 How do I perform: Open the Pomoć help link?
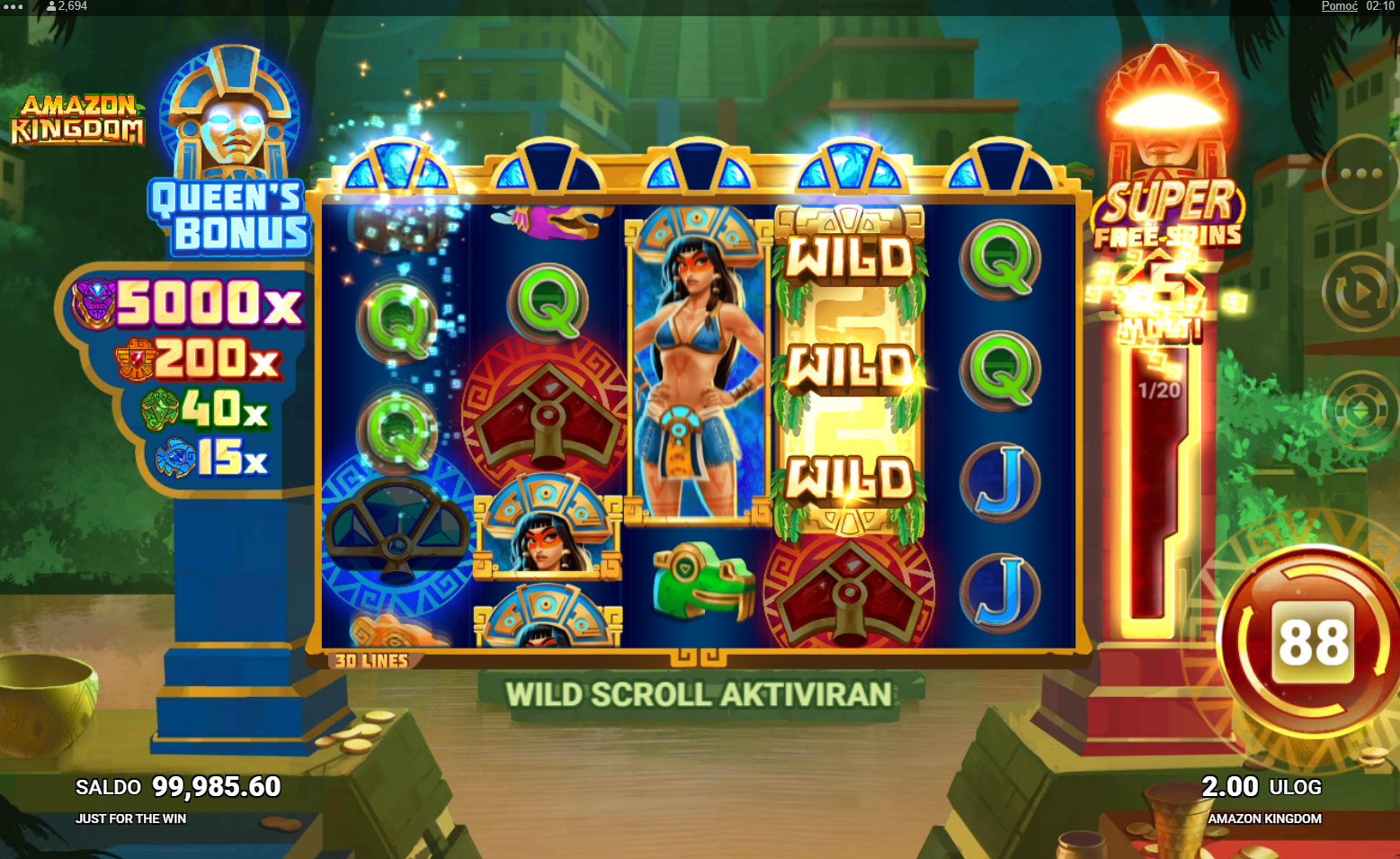click(1339, 6)
